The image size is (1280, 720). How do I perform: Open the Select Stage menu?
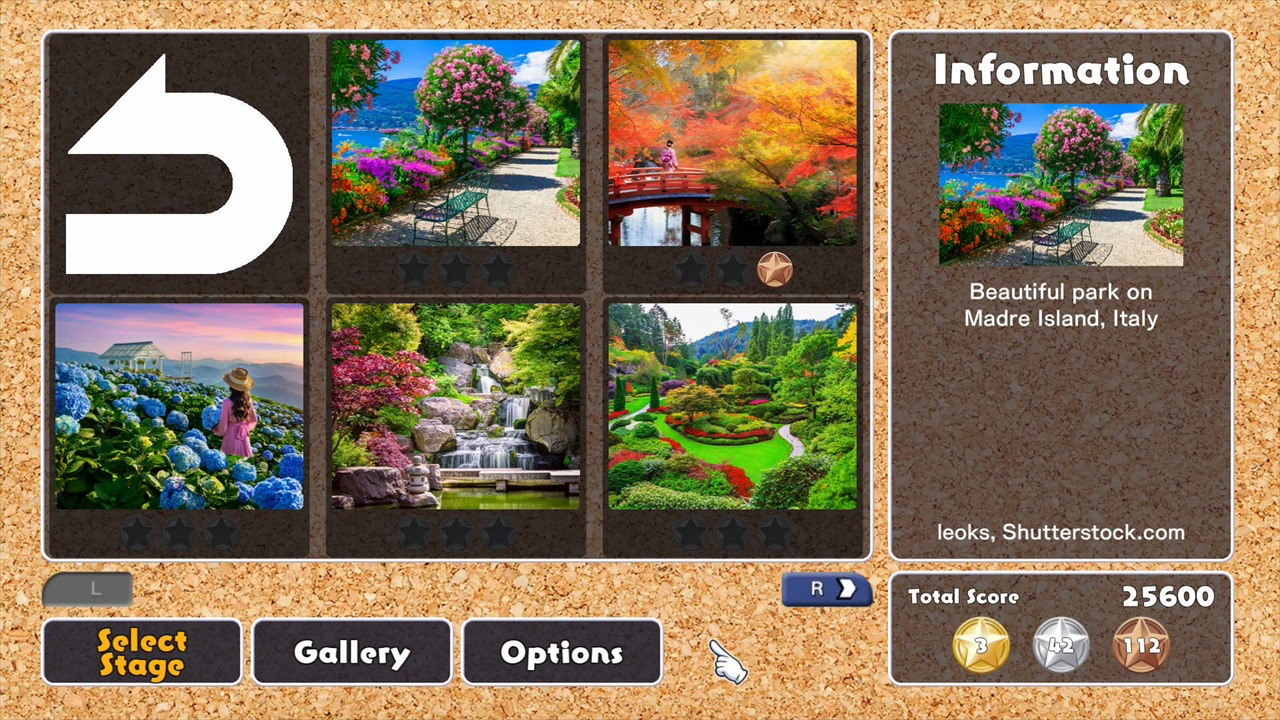coord(141,652)
